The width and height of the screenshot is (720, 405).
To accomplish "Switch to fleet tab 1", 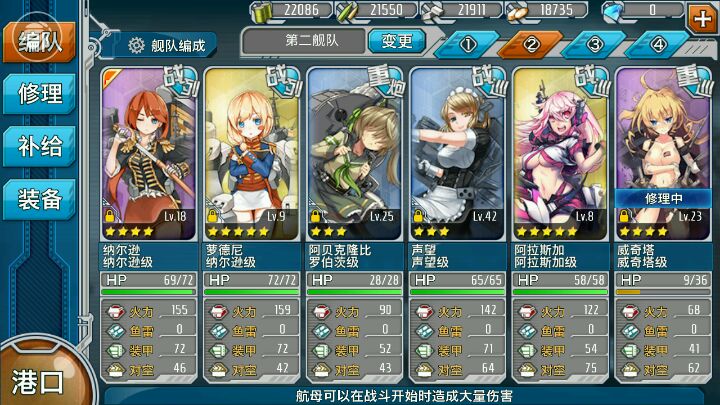I will pyautogui.click(x=468, y=43).
